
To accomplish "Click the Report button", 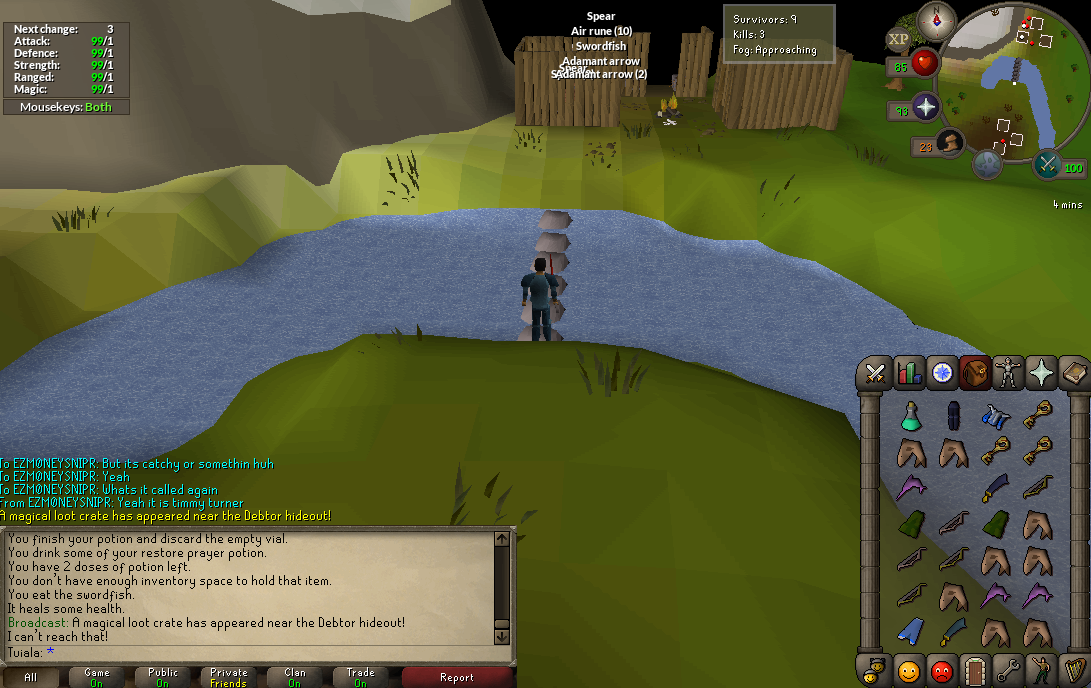I will tap(457, 677).
